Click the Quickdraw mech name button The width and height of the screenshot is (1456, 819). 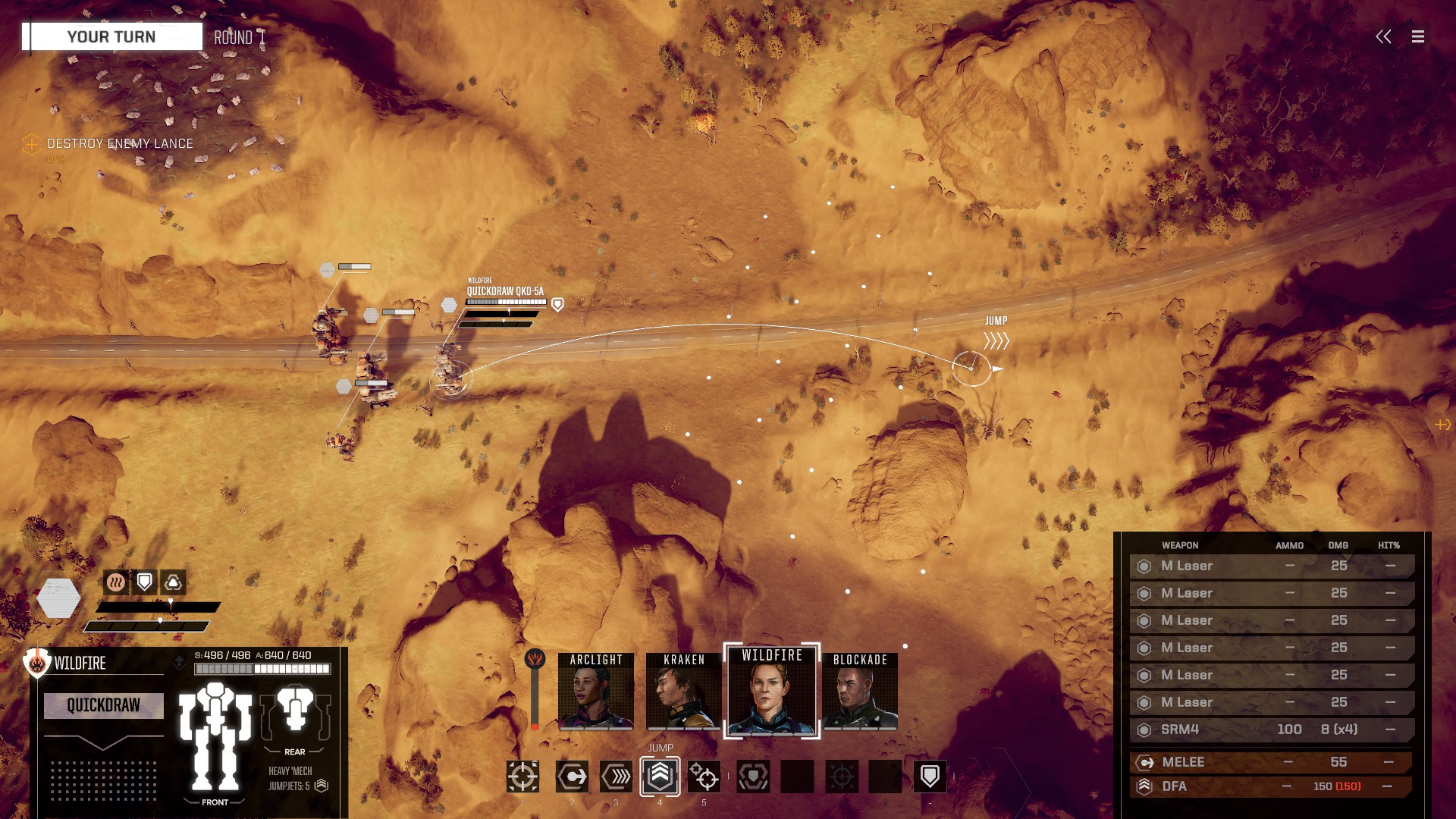pos(104,705)
